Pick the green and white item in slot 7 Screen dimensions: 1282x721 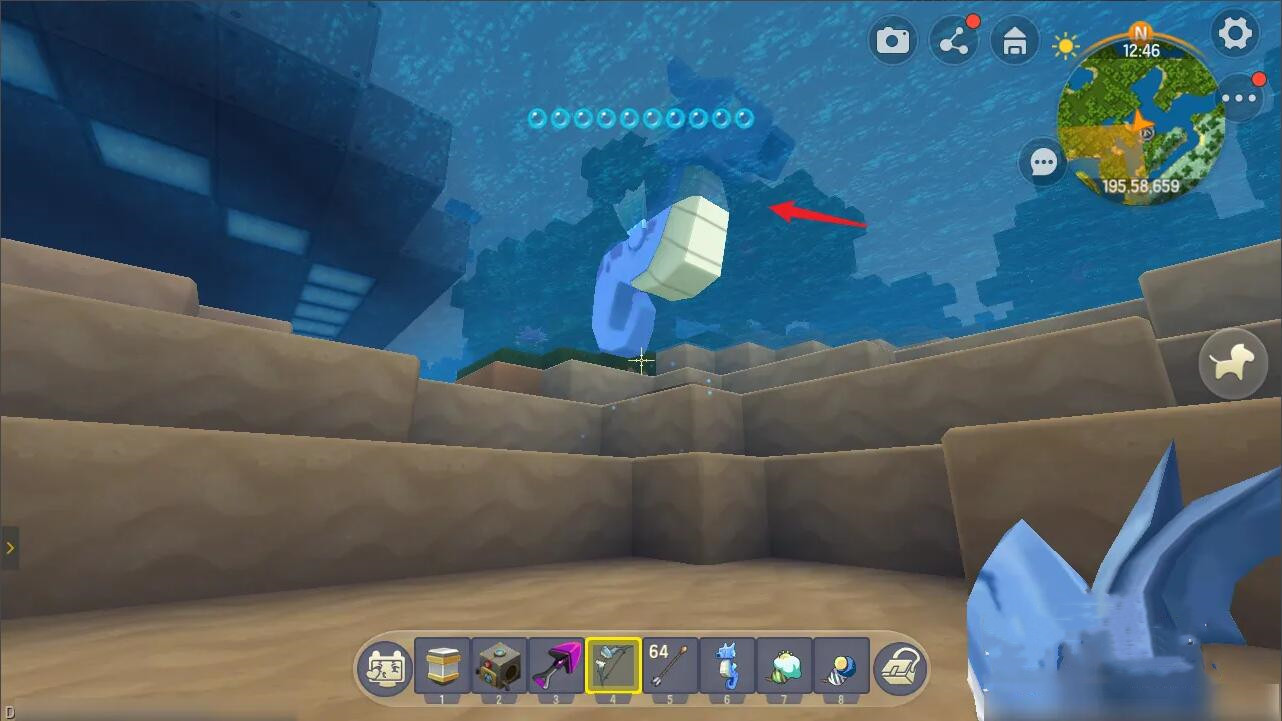pyautogui.click(x=784, y=665)
